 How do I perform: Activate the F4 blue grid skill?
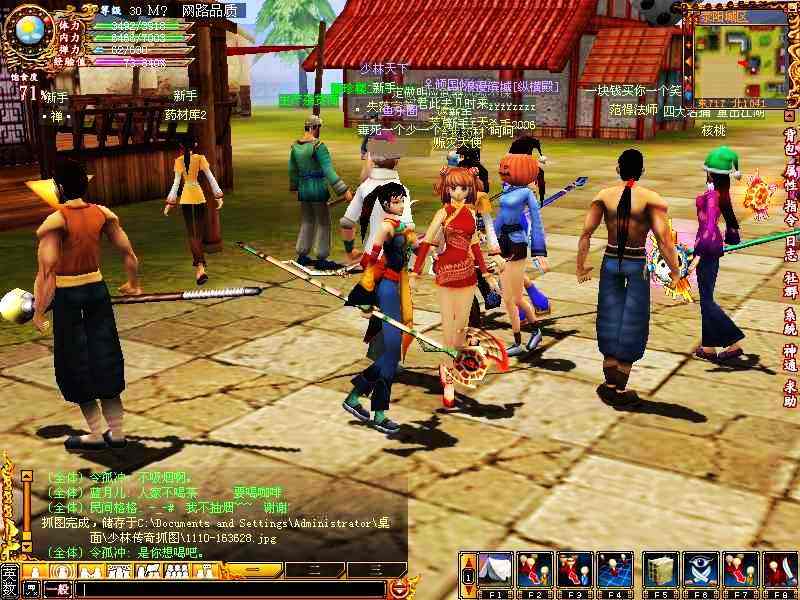click(x=614, y=570)
